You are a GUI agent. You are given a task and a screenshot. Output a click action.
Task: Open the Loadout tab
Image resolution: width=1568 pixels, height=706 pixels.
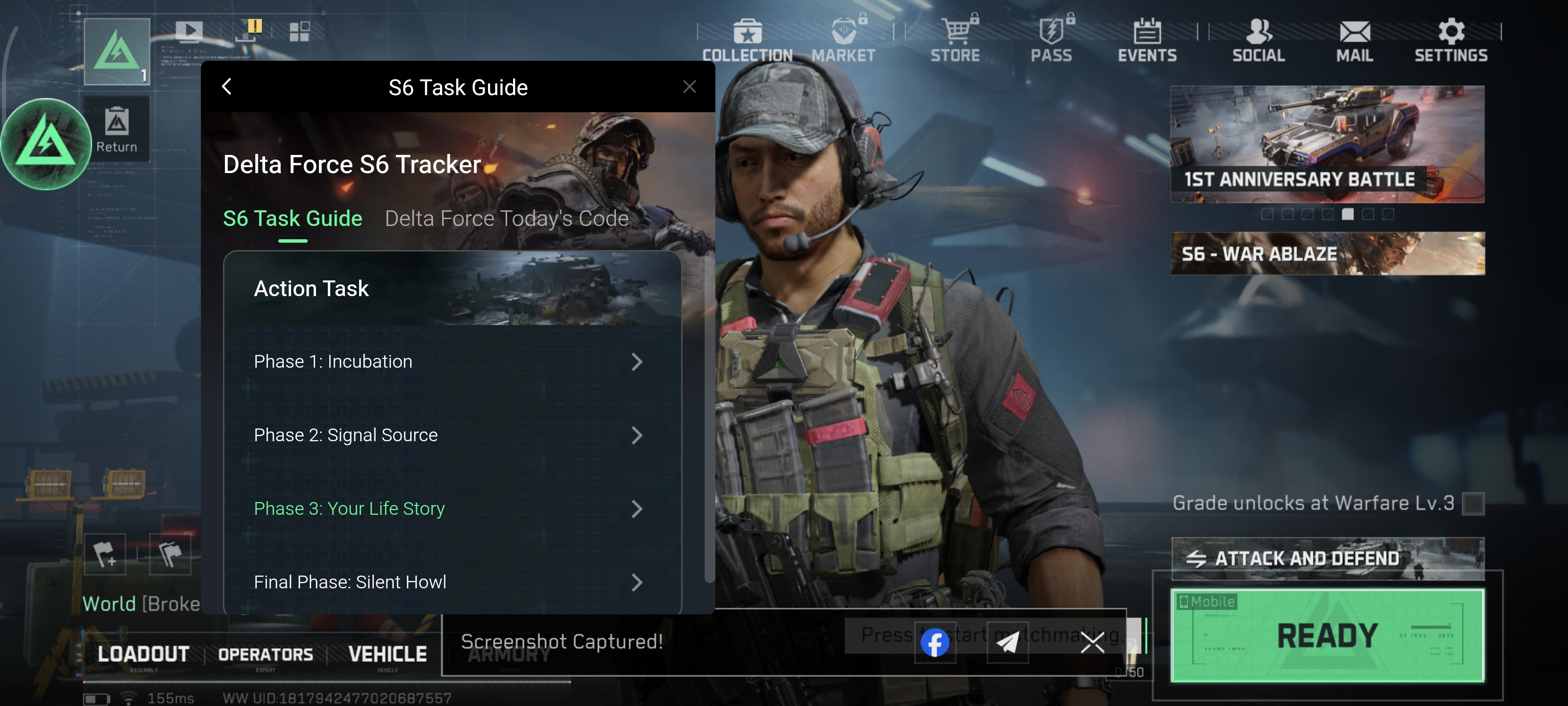(144, 654)
